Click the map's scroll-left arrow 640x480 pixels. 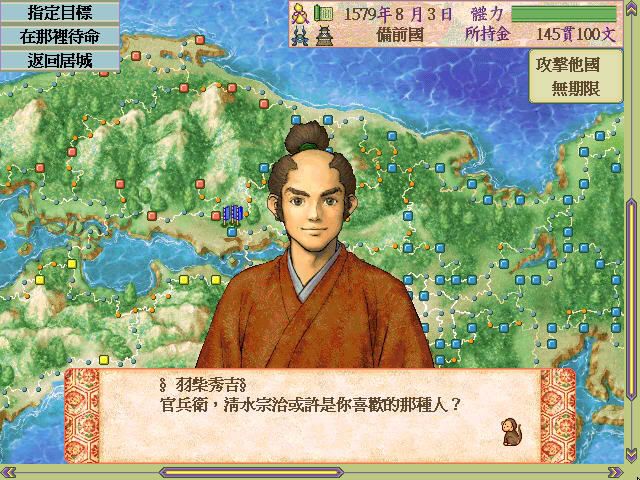coord(8,472)
